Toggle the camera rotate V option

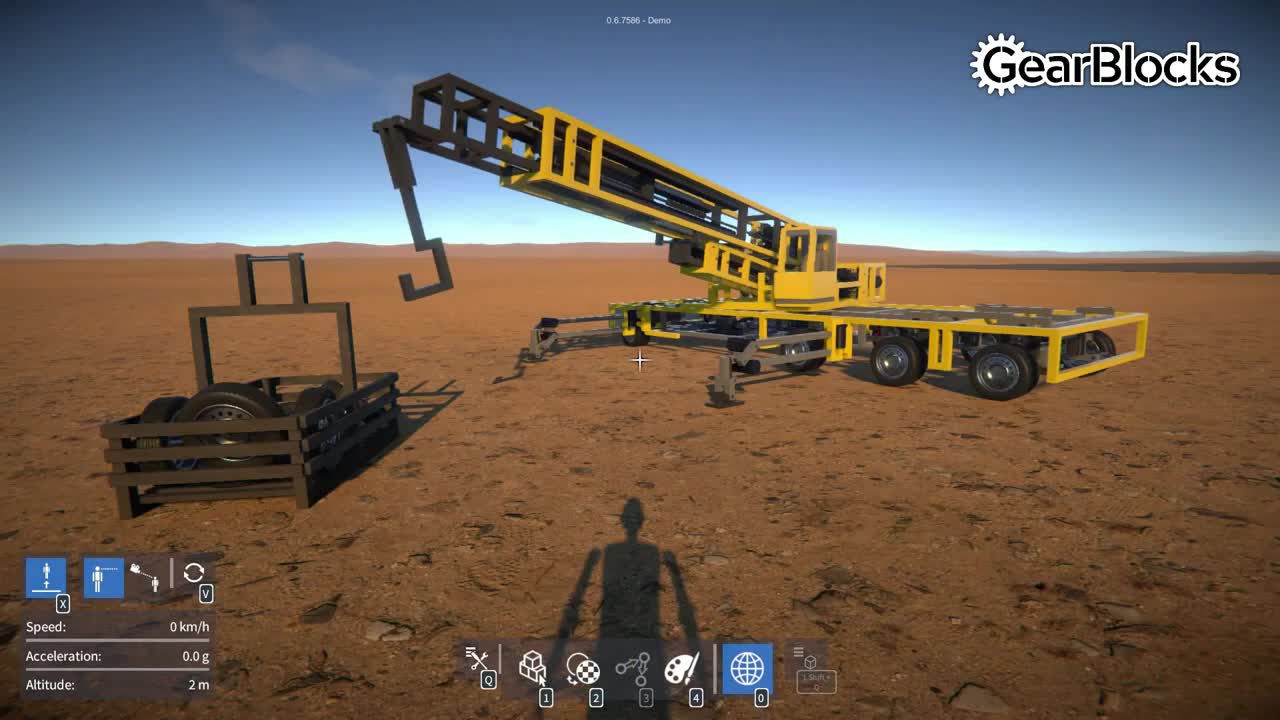coord(205,594)
